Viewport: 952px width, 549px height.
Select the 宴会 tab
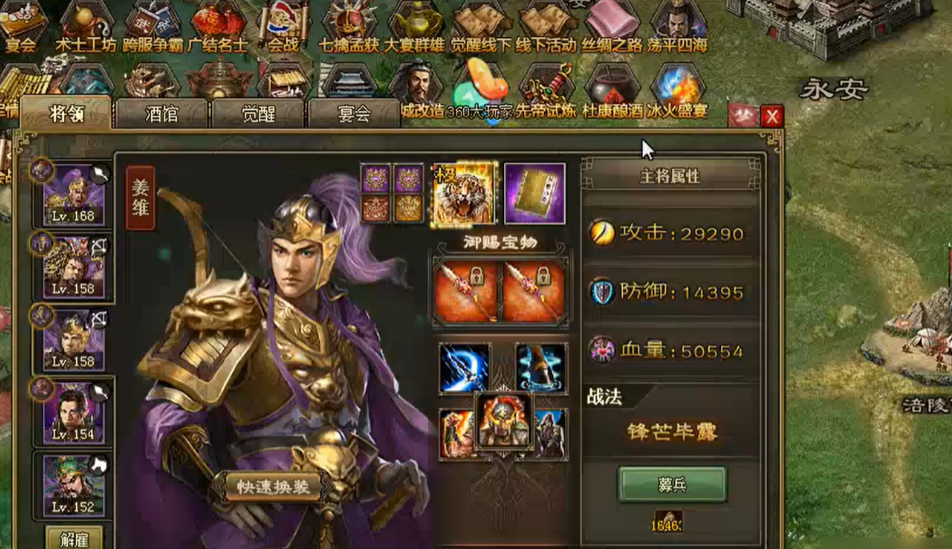click(x=353, y=114)
